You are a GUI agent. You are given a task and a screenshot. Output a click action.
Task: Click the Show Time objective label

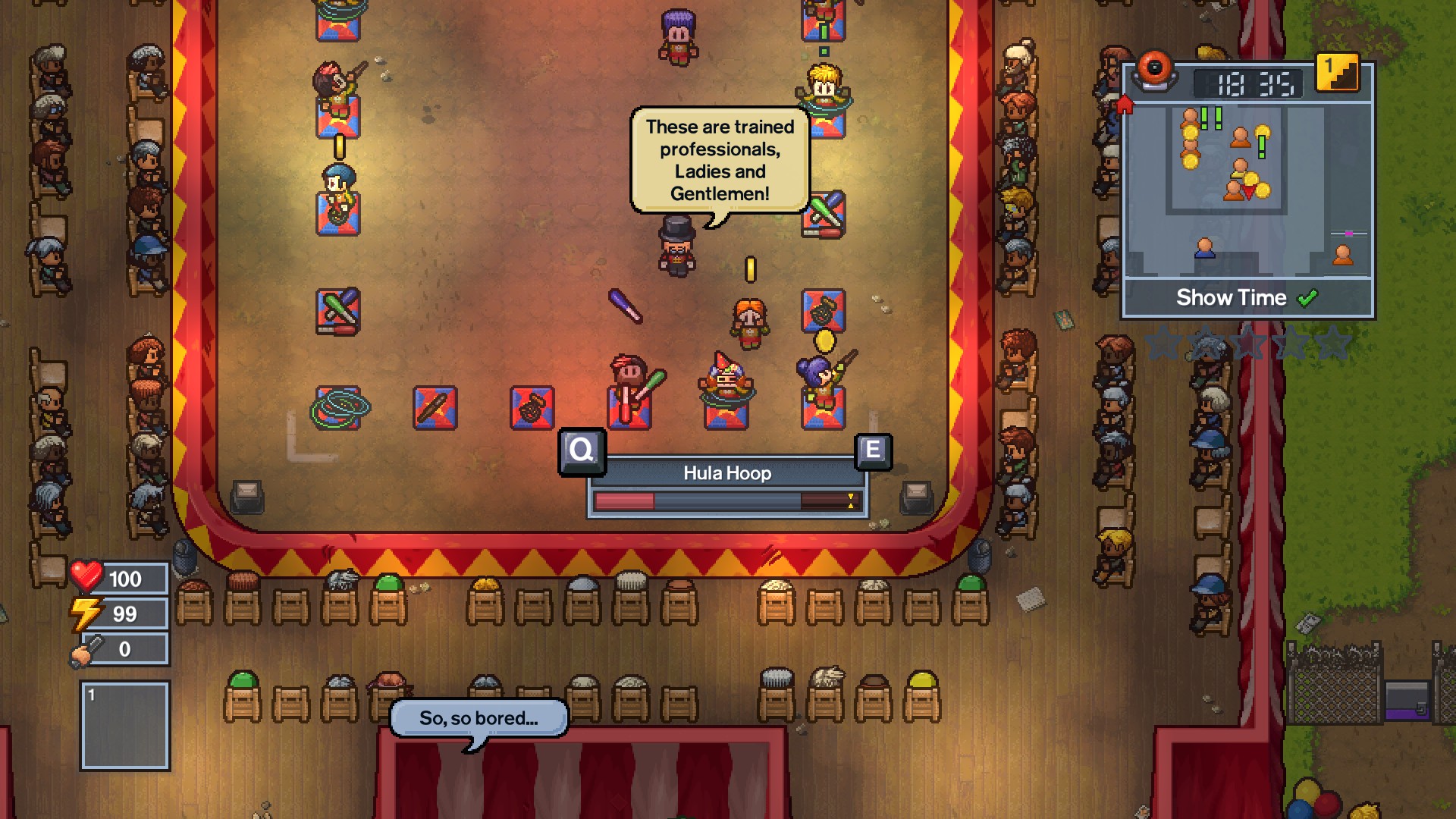(1232, 297)
